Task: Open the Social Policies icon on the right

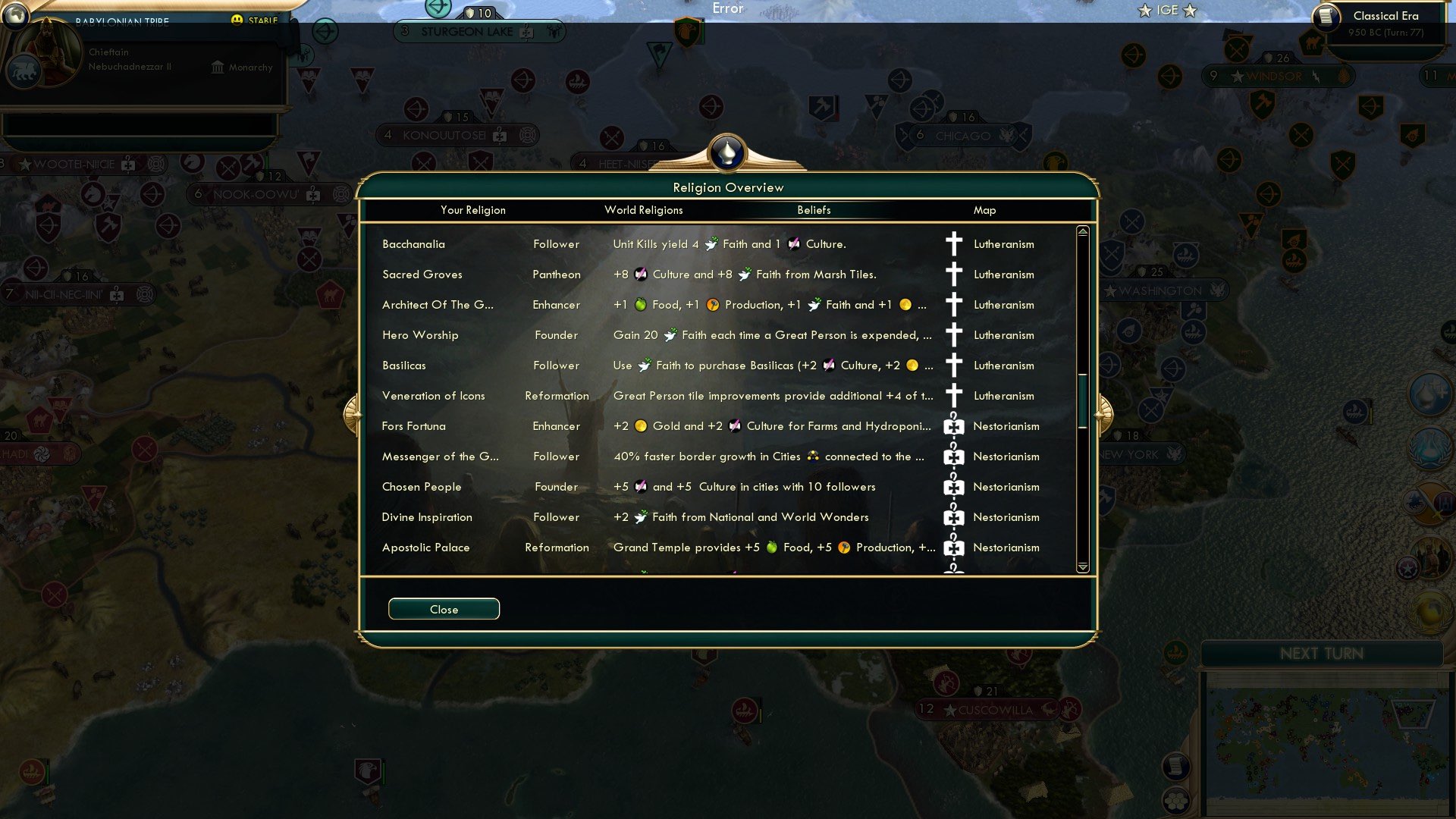Action: tap(1431, 556)
